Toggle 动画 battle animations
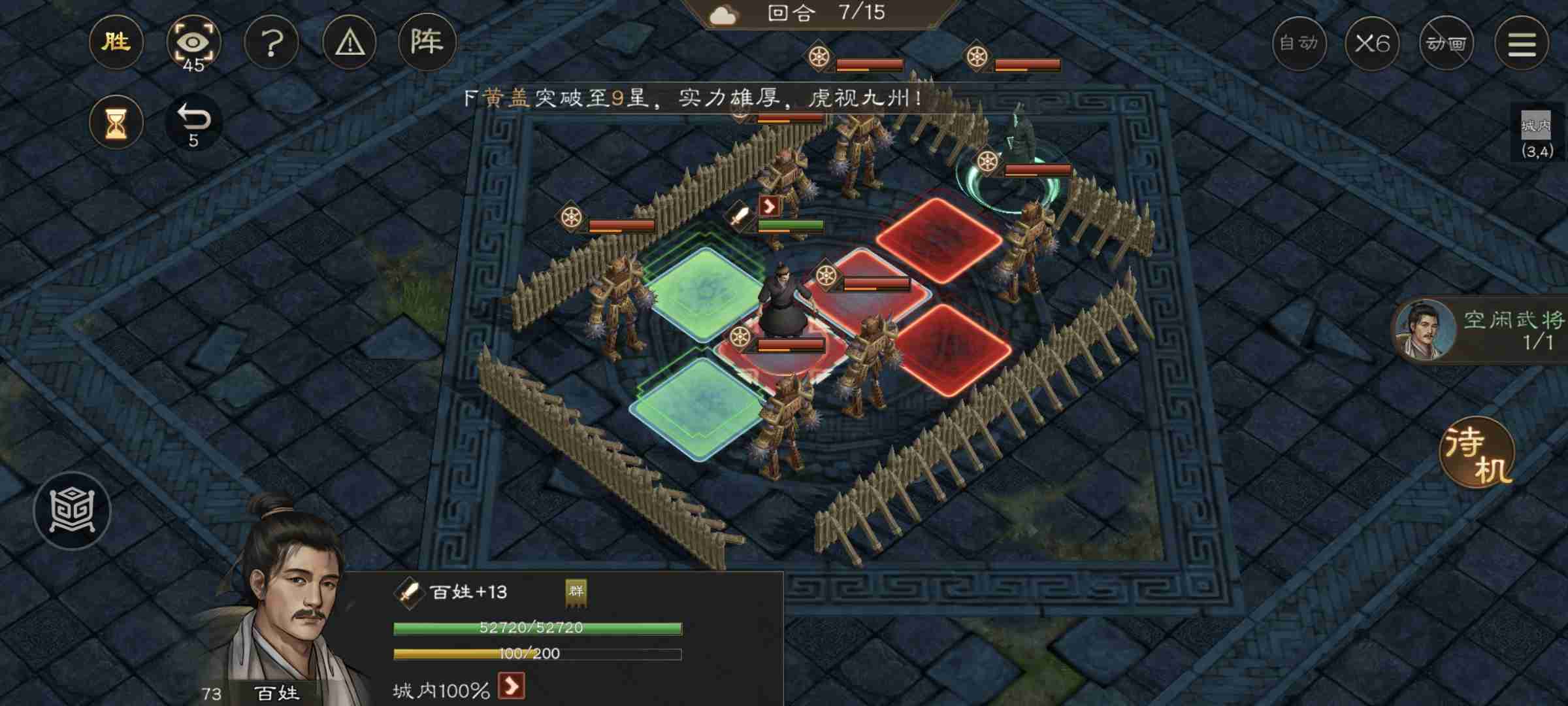1568x706 pixels. point(1448,44)
